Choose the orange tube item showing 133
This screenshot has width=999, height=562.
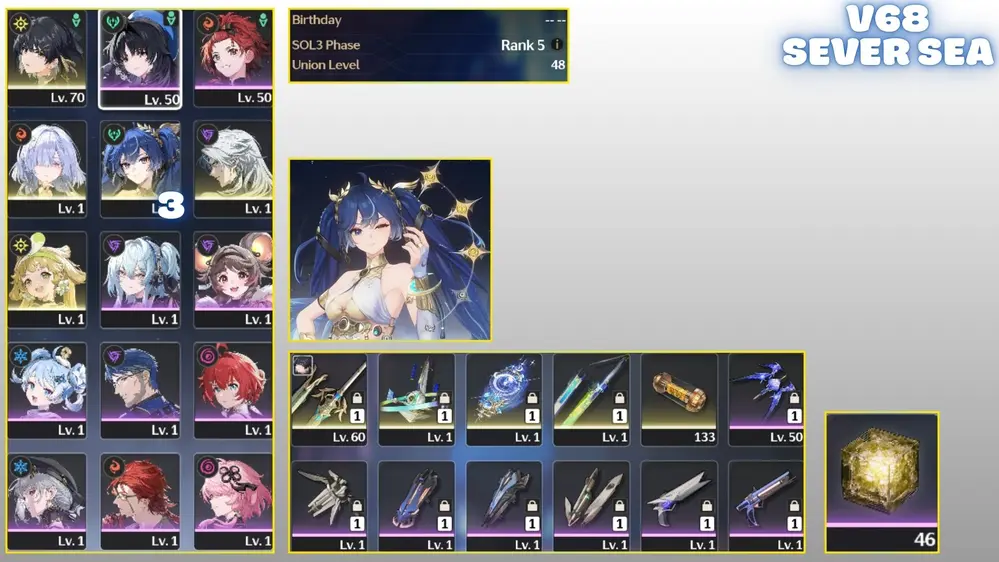[x=679, y=397]
